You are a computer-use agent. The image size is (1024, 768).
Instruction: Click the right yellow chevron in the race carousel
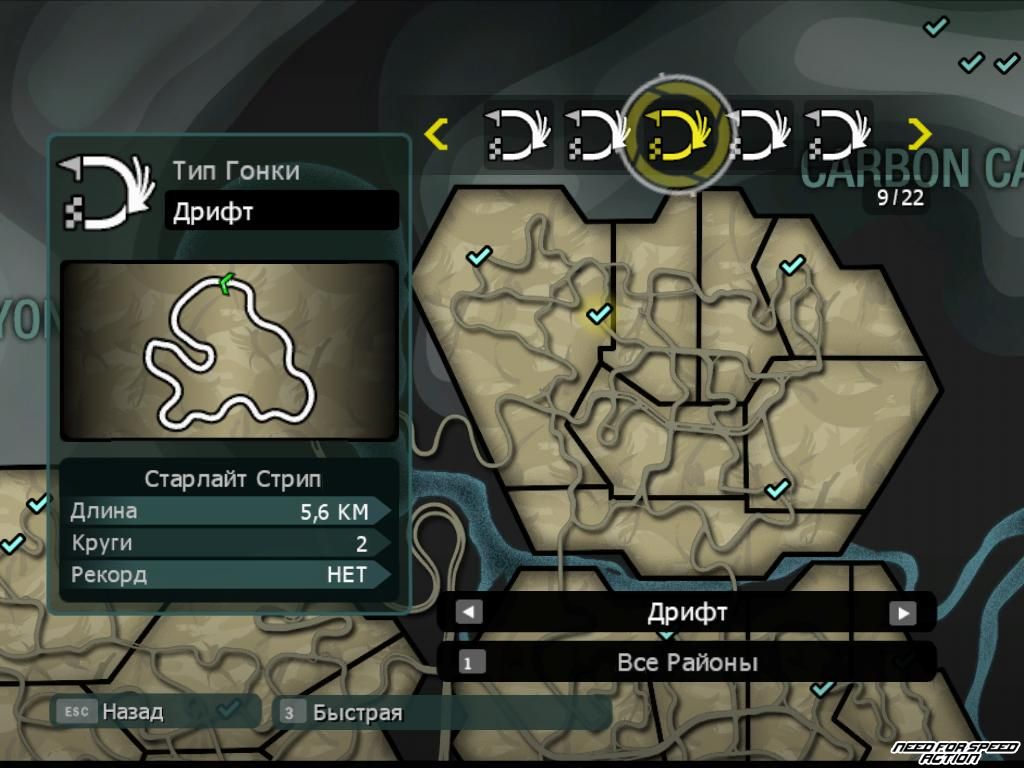pyautogui.click(x=919, y=134)
